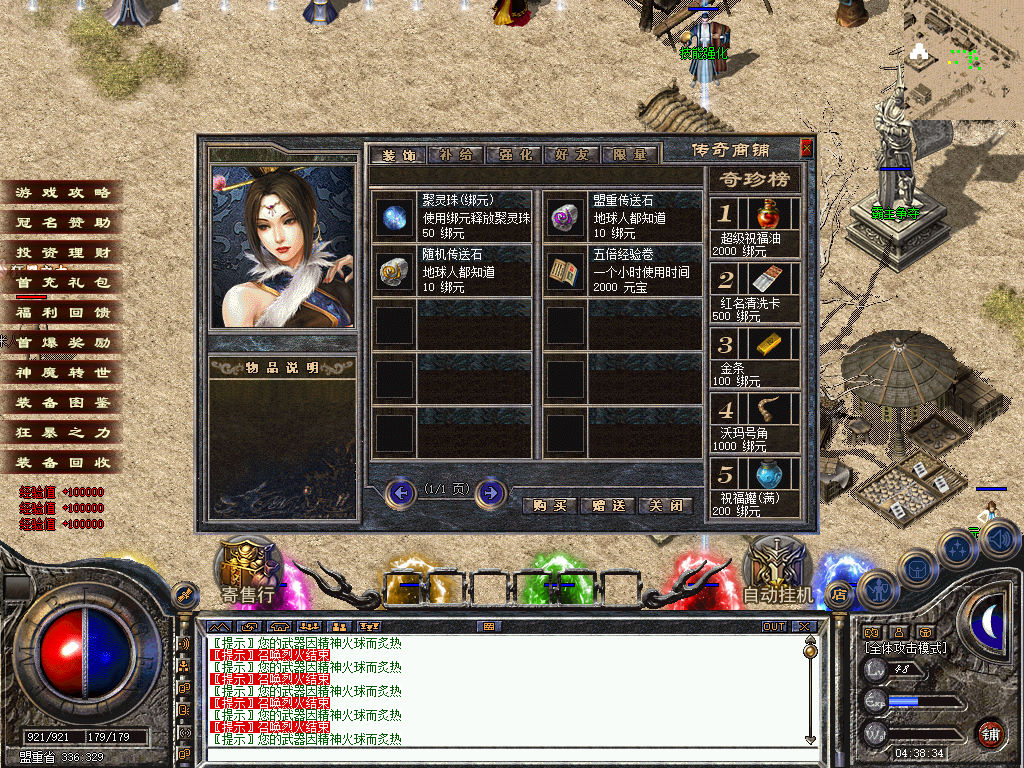The image size is (1024, 768).
Task: Close the shop window with red X
Action: coord(807,149)
